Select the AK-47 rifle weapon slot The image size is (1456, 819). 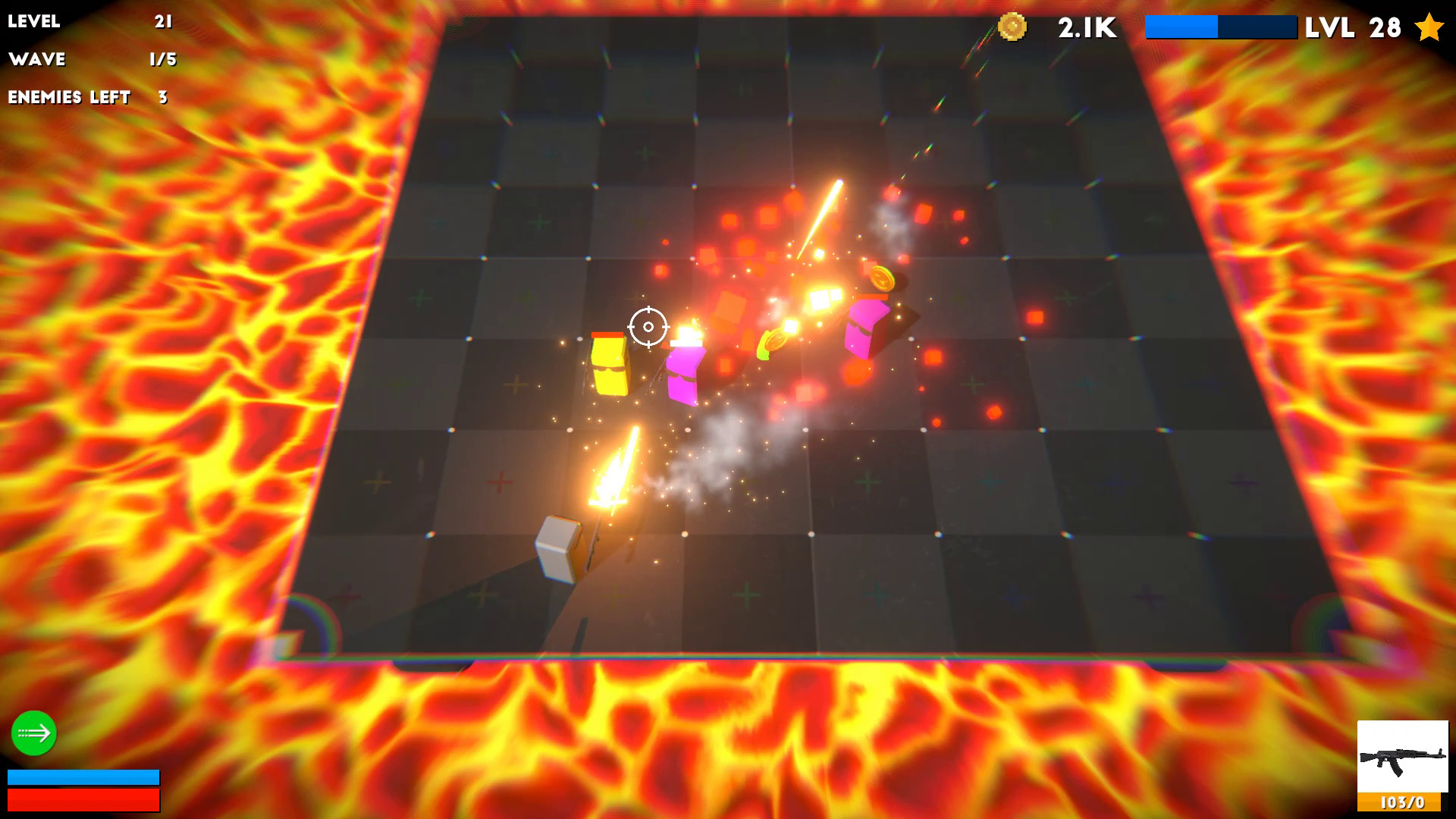(1402, 757)
